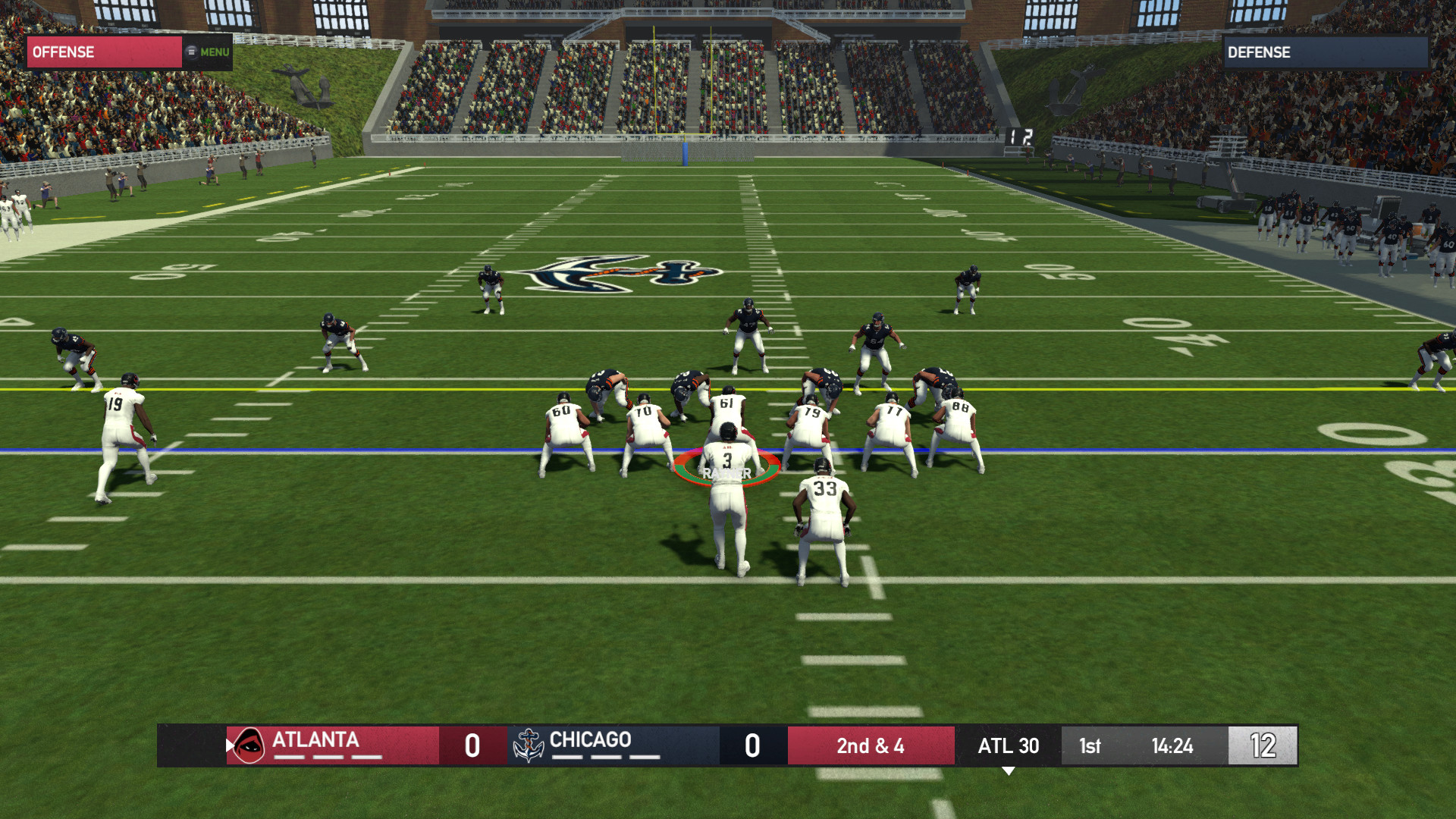Image resolution: width=1456 pixels, height=819 pixels.
Task: Click the Chicago anchor logo on scoreboard
Action: click(x=529, y=745)
